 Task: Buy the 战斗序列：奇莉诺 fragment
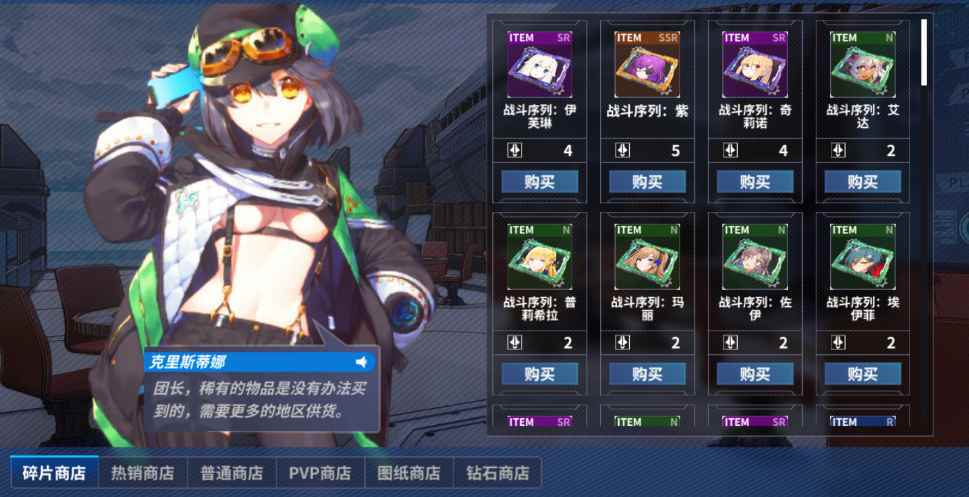[755, 181]
